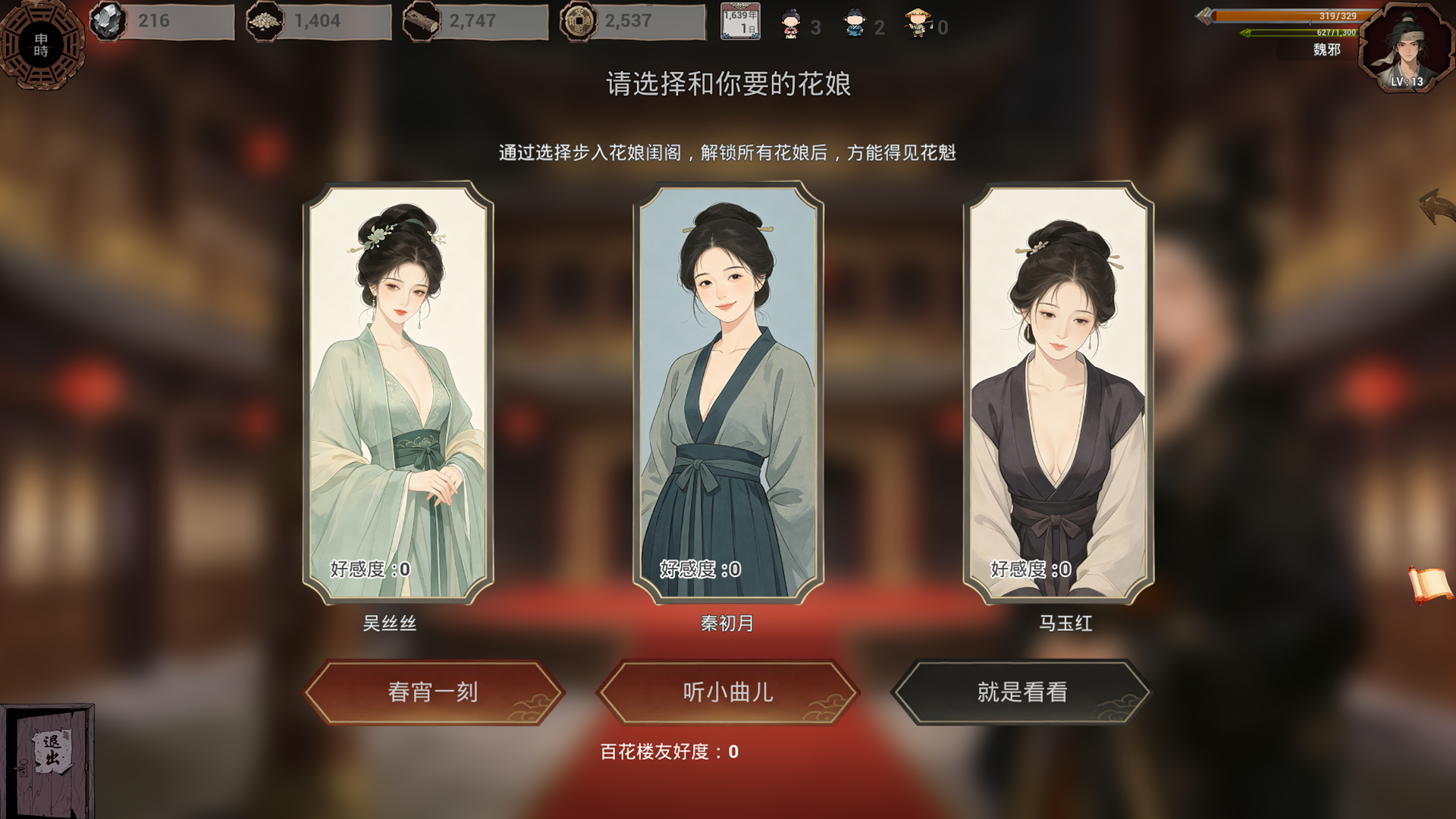
Task: Click the female villager count icon
Action: [x=789, y=23]
